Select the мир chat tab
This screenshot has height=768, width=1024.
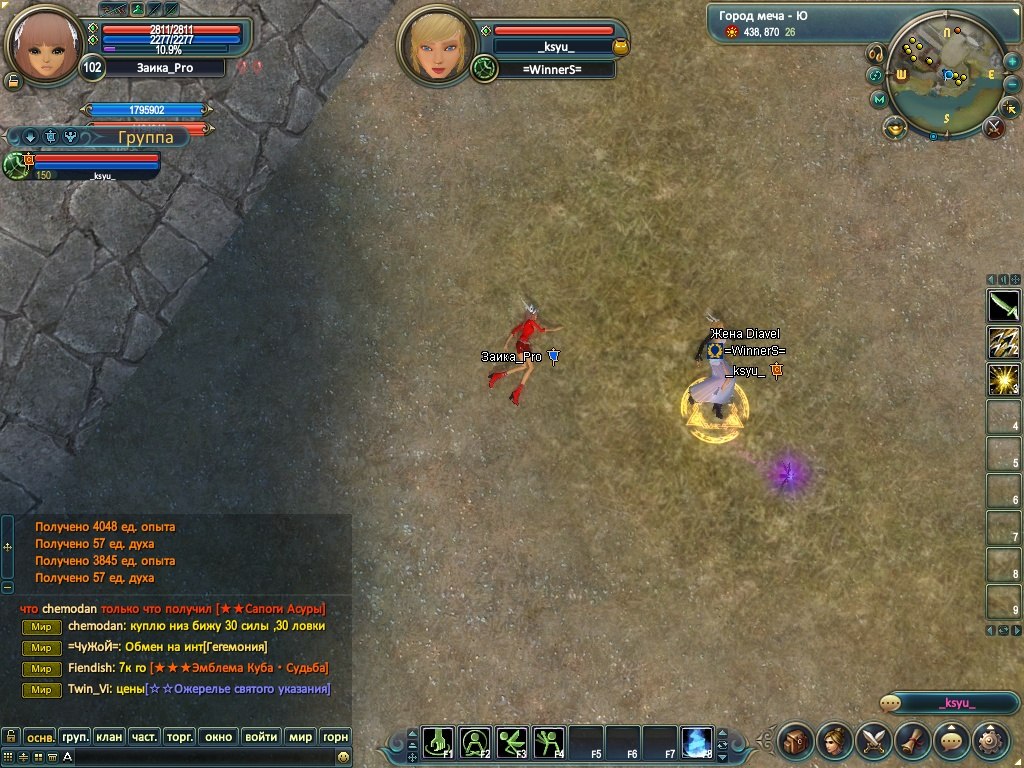[x=300, y=737]
